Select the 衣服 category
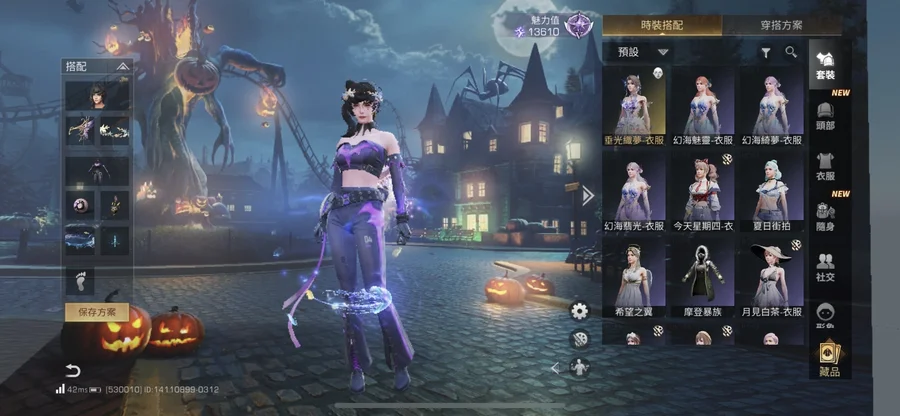900x416 pixels. pos(825,165)
